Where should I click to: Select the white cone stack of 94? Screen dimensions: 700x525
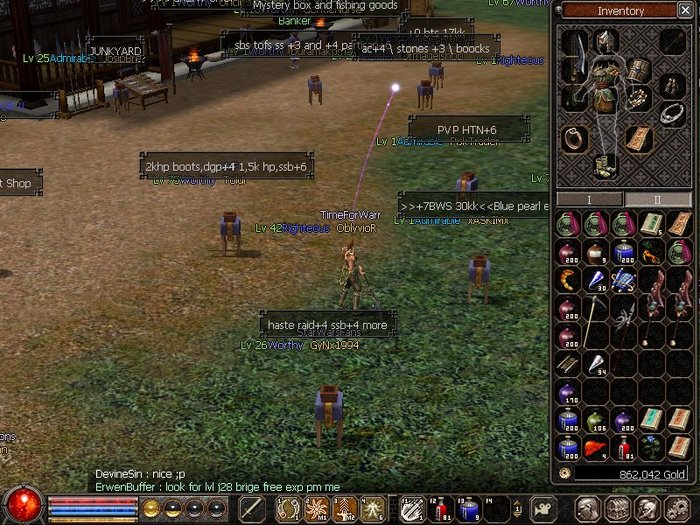[597, 364]
